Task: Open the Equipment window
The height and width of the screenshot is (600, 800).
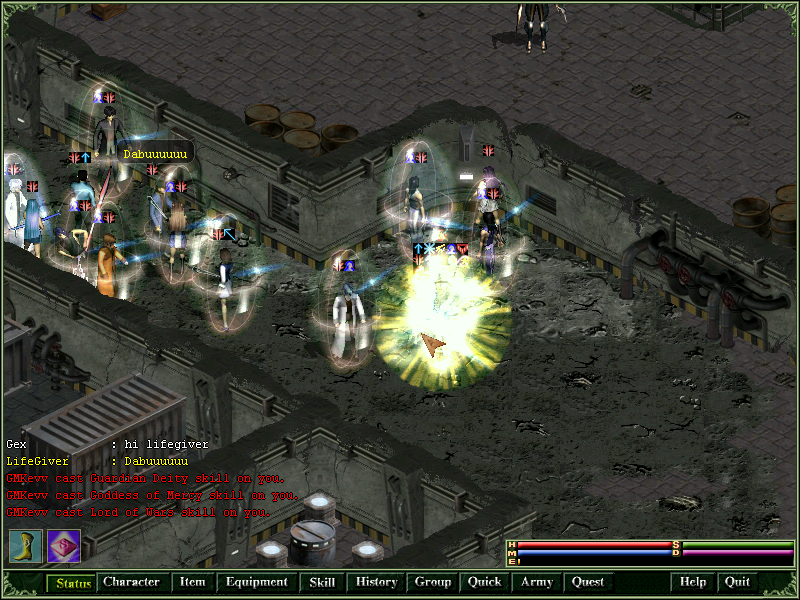Action: 256,582
